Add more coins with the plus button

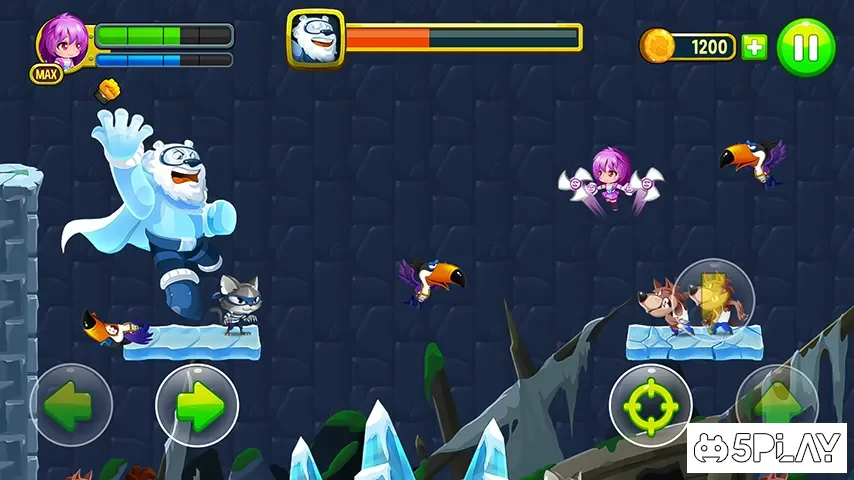(754, 47)
